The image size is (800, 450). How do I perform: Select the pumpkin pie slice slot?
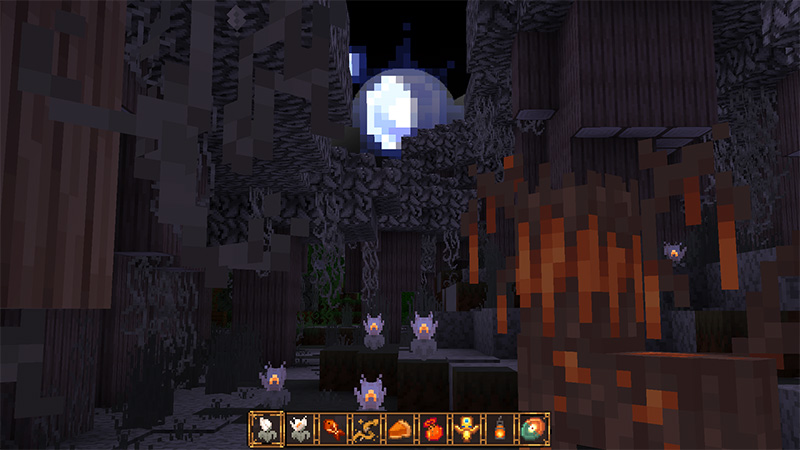point(399,429)
